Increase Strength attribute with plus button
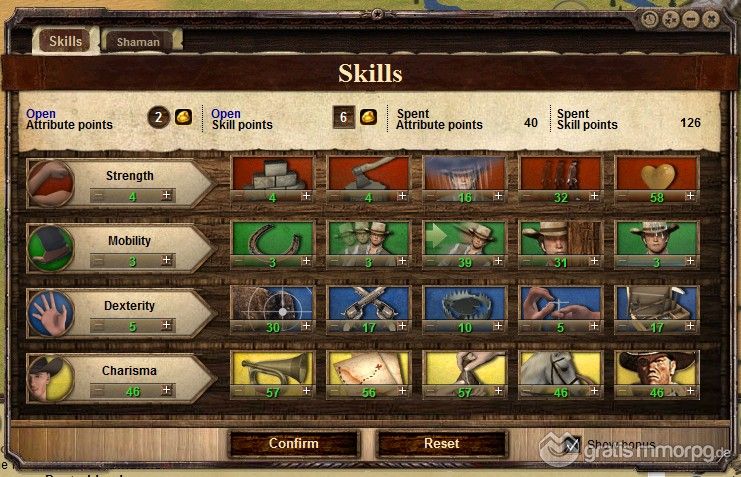 point(167,197)
